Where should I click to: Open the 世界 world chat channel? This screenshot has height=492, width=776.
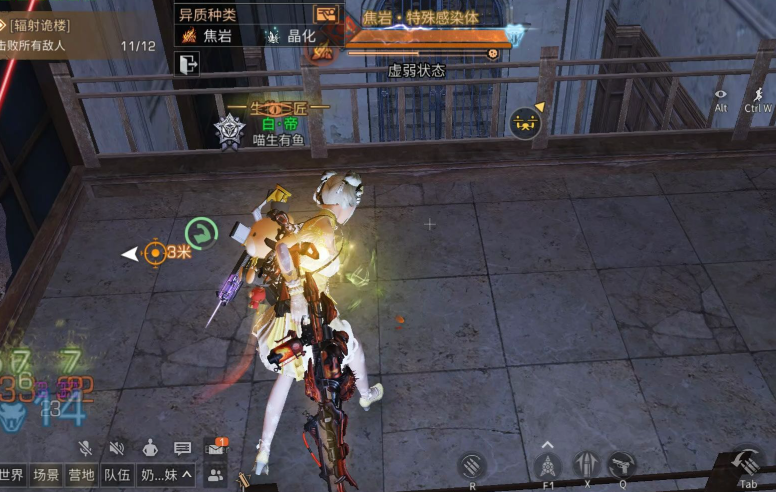point(12,475)
